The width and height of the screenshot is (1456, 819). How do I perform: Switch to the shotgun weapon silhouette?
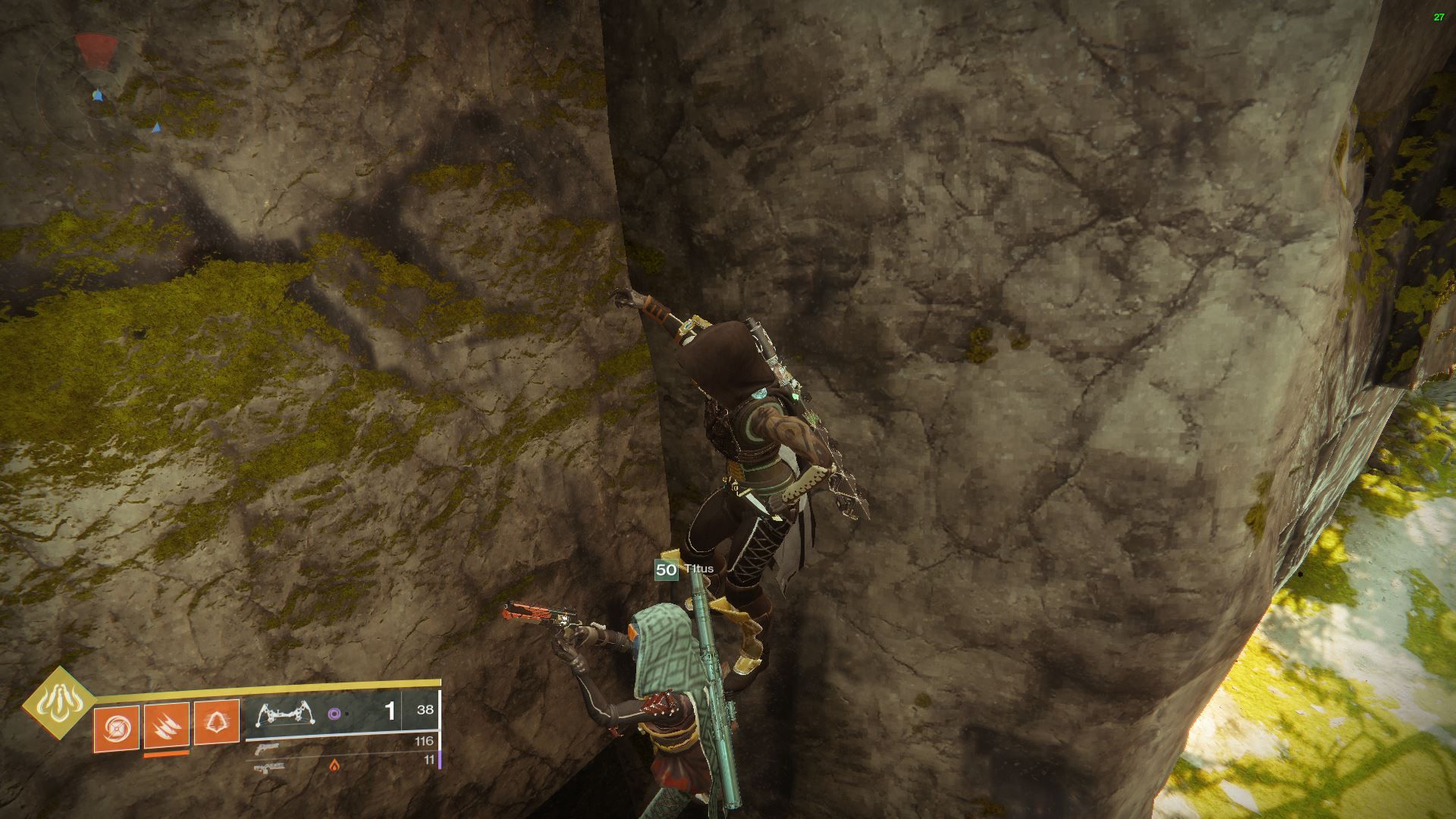(267, 748)
